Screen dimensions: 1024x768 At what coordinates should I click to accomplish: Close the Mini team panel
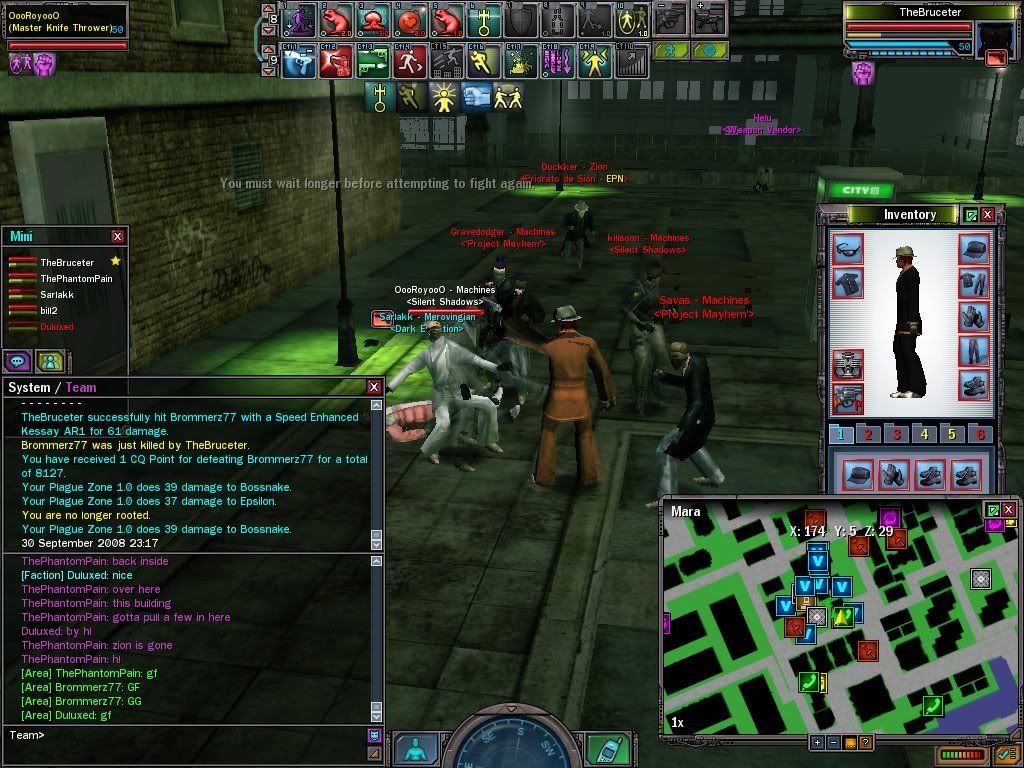coord(118,236)
